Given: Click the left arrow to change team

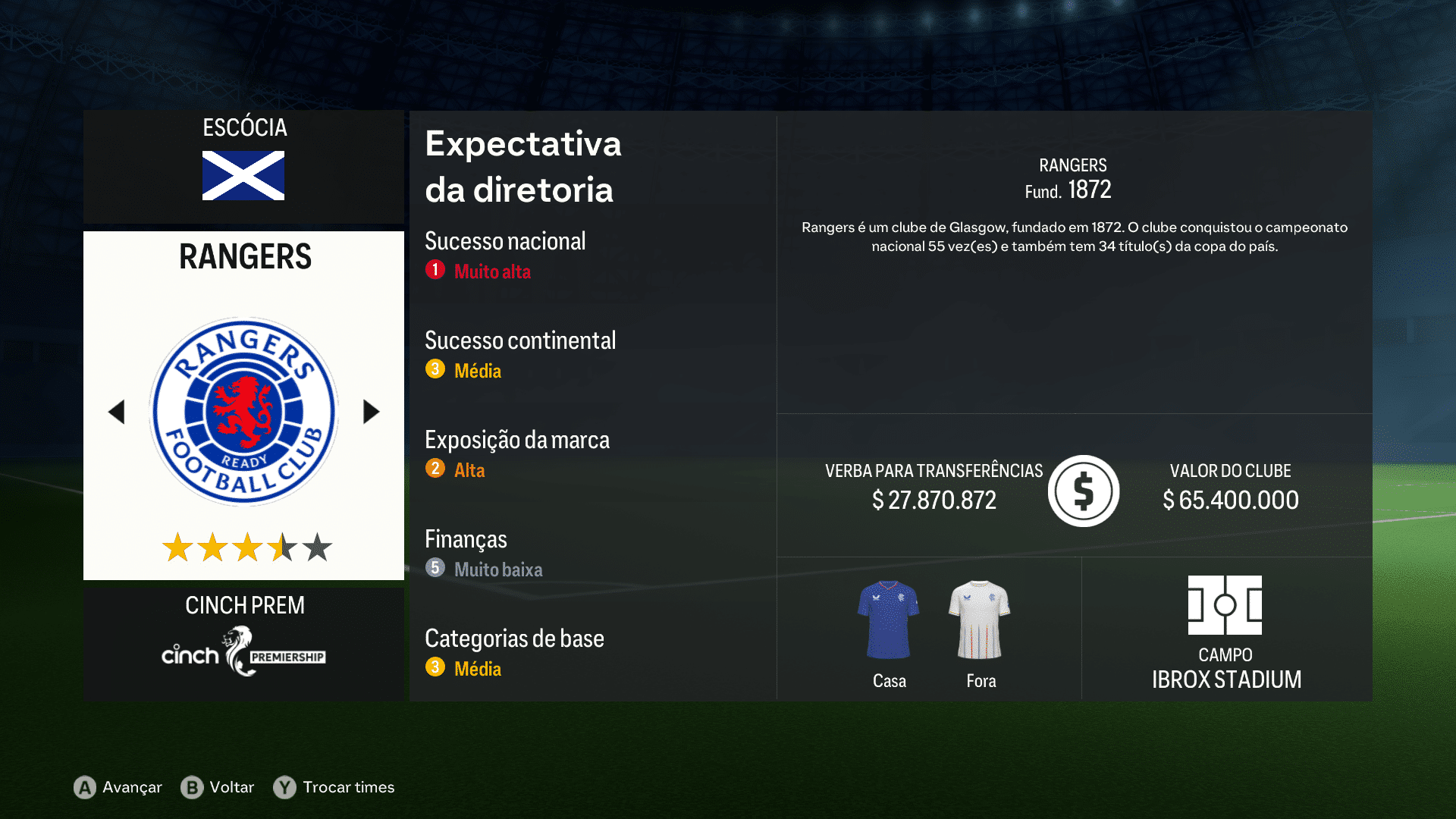Looking at the screenshot, I should [117, 410].
